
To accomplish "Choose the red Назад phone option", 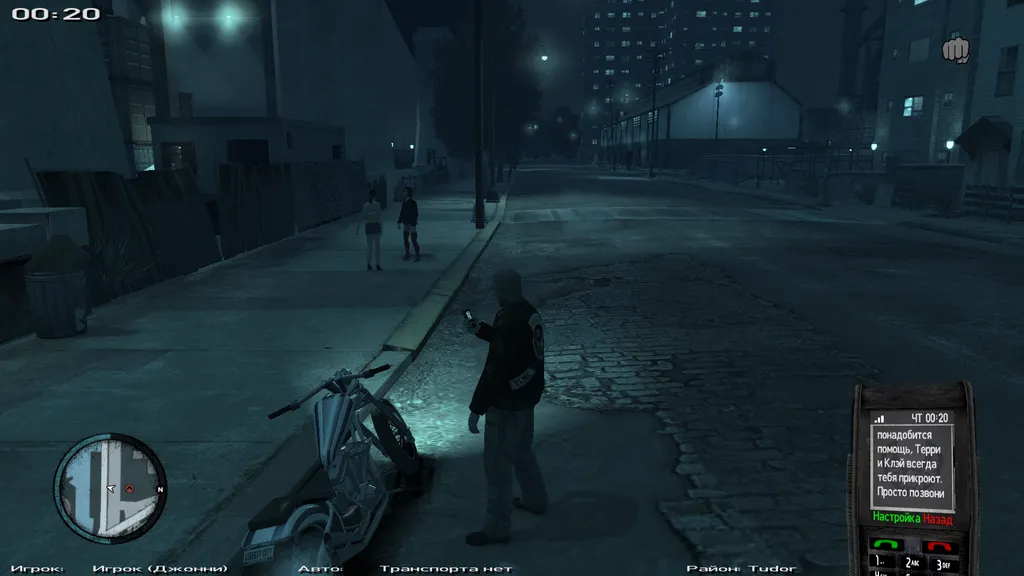I will pyautogui.click(x=937, y=519).
